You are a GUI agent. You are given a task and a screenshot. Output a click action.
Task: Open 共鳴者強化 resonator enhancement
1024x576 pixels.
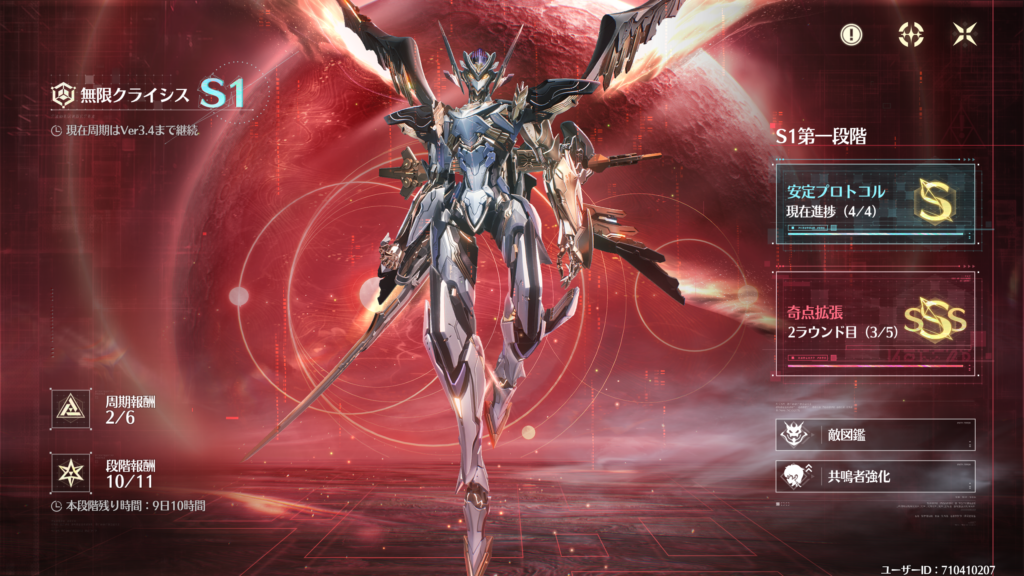coord(875,477)
